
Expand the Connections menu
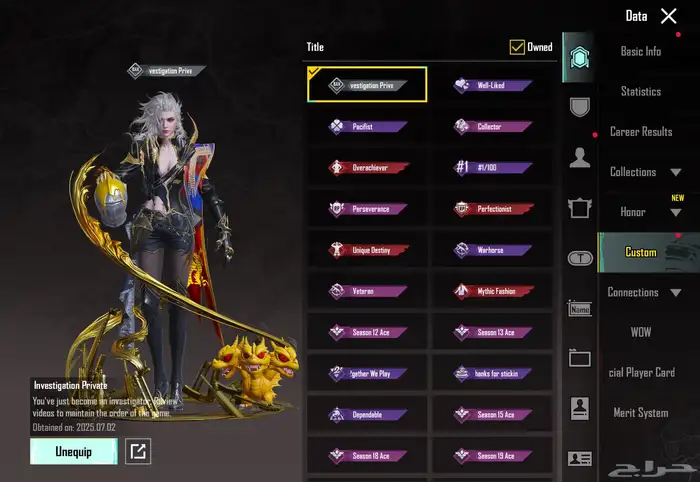645,292
